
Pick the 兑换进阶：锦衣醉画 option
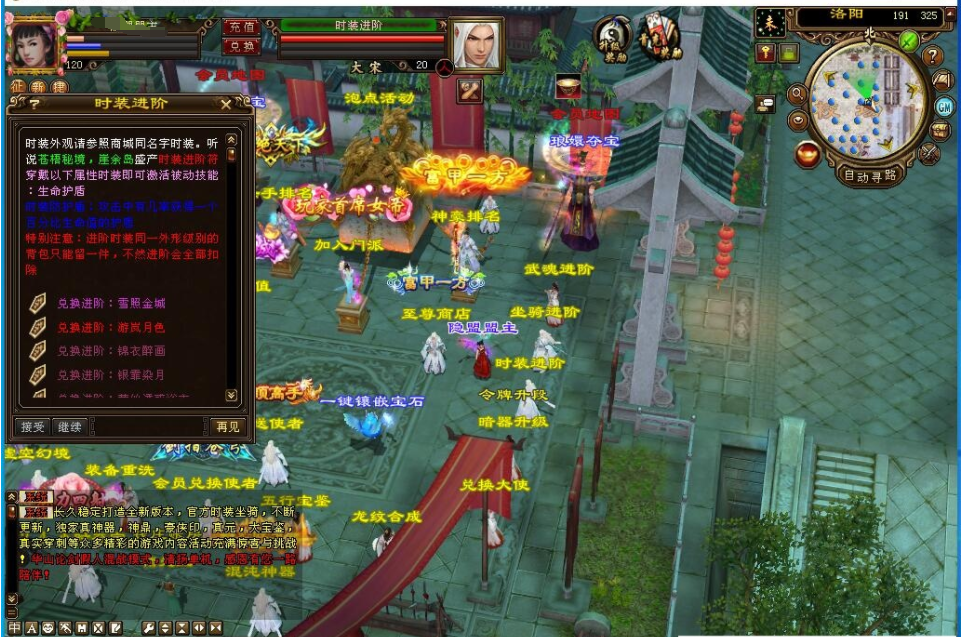(111, 351)
